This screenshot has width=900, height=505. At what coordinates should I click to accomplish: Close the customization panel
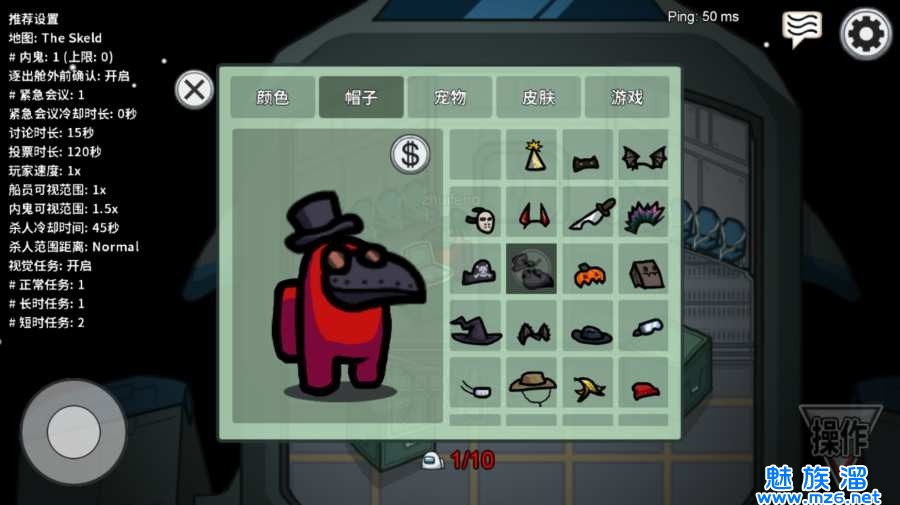pyautogui.click(x=194, y=90)
